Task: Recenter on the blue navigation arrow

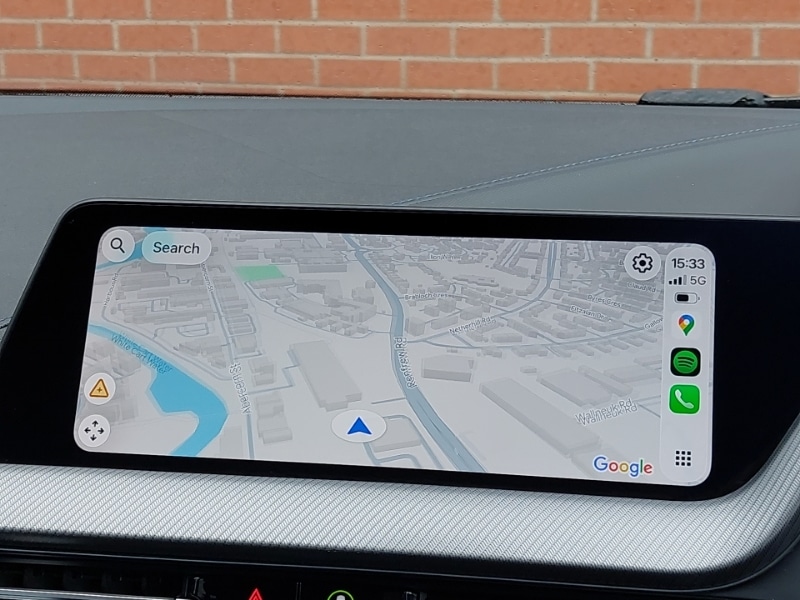Action: point(359,427)
